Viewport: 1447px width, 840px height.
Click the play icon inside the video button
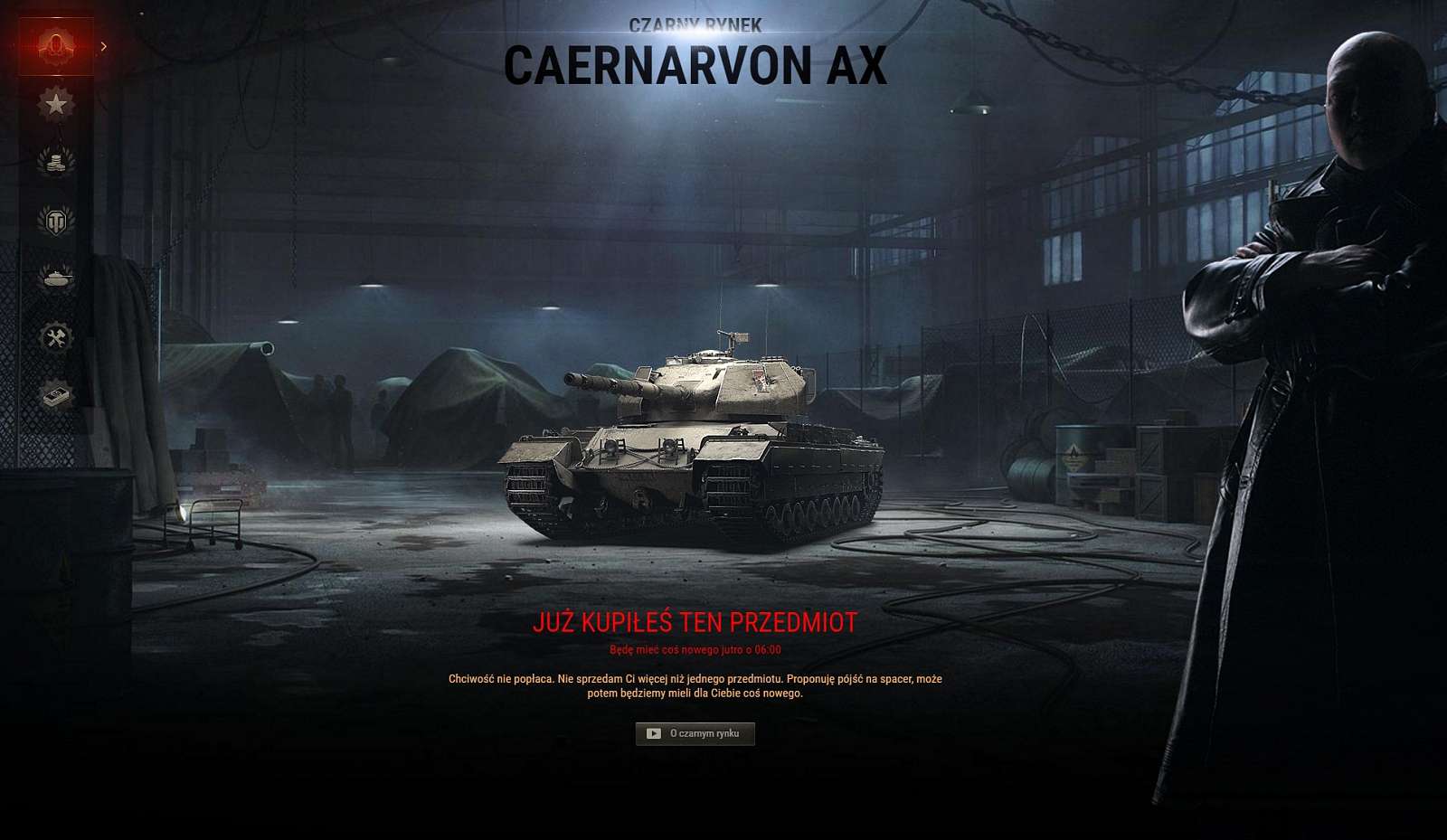coord(656,732)
